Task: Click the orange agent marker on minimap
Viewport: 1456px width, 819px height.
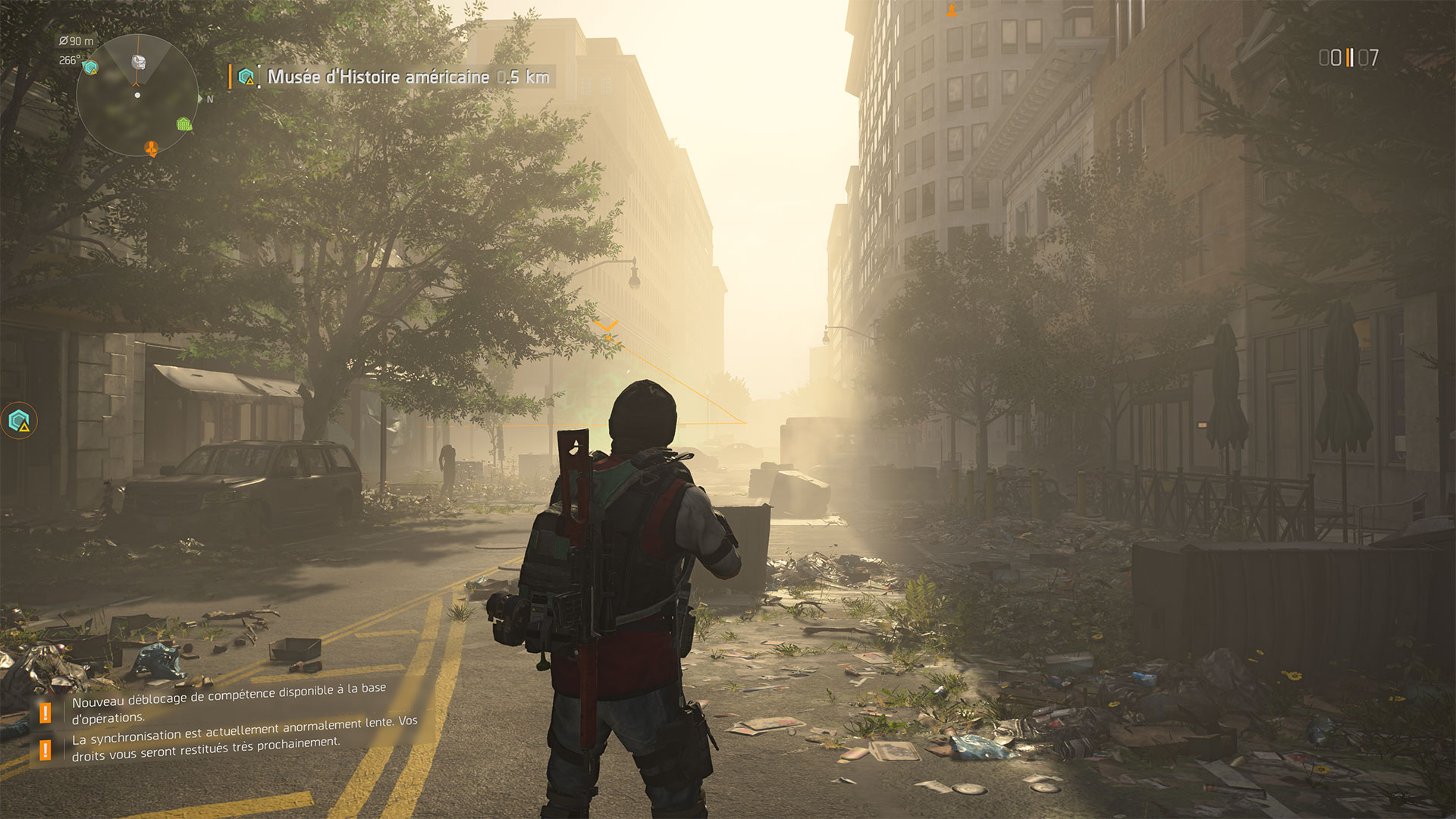Action: pyautogui.click(x=152, y=148)
